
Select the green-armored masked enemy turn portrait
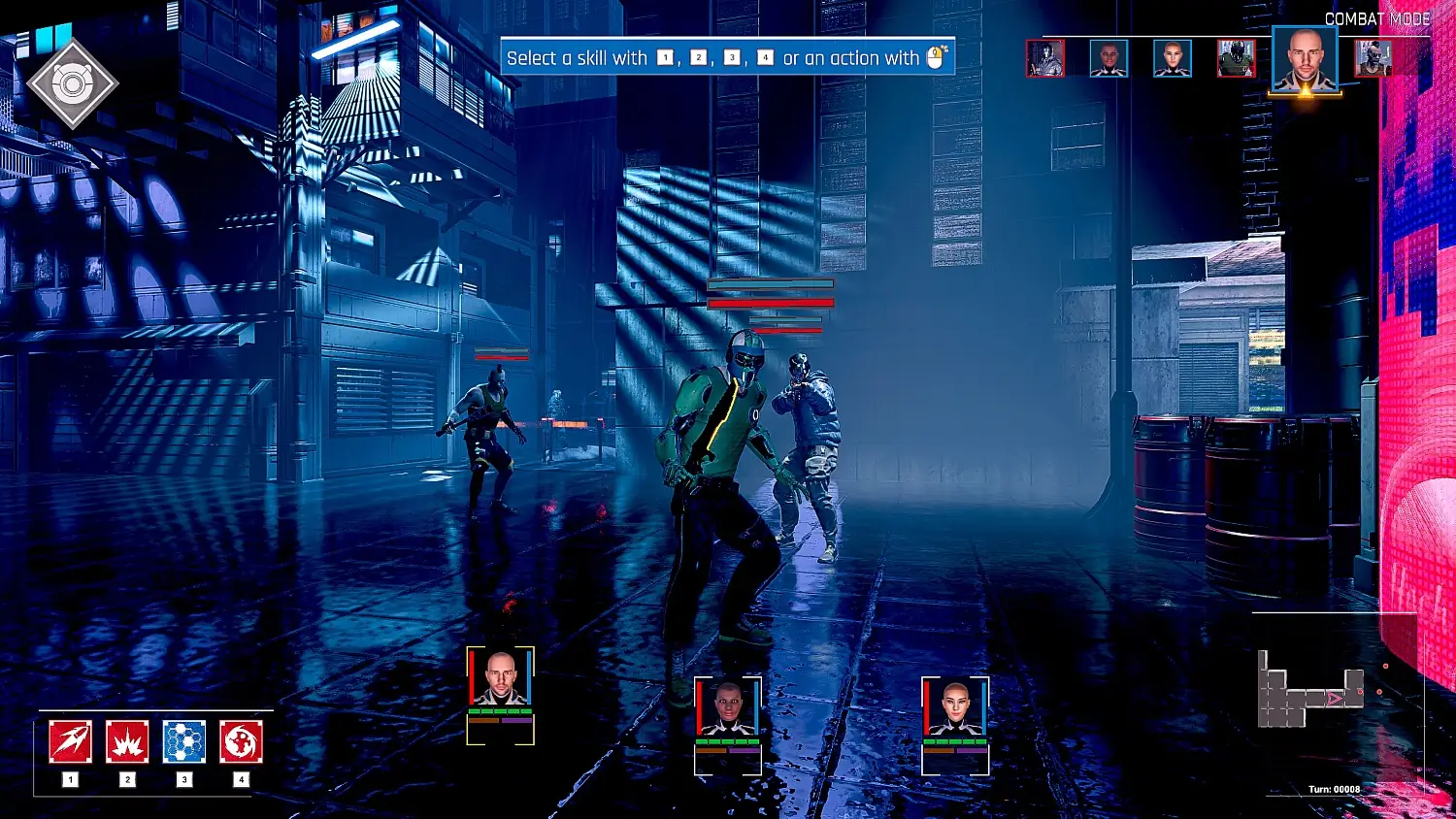[1236, 58]
